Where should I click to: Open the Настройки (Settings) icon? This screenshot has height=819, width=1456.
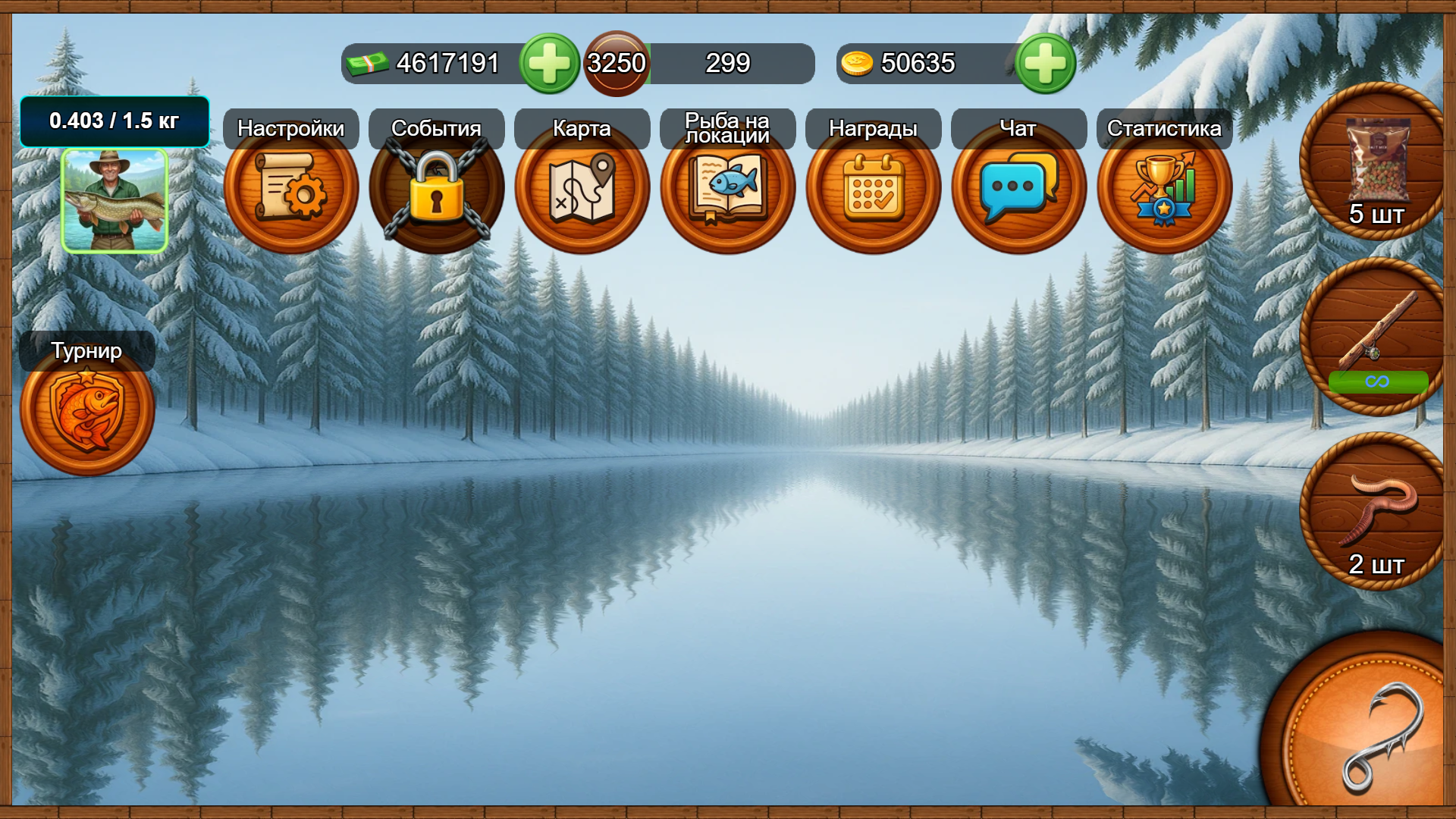coord(291,188)
